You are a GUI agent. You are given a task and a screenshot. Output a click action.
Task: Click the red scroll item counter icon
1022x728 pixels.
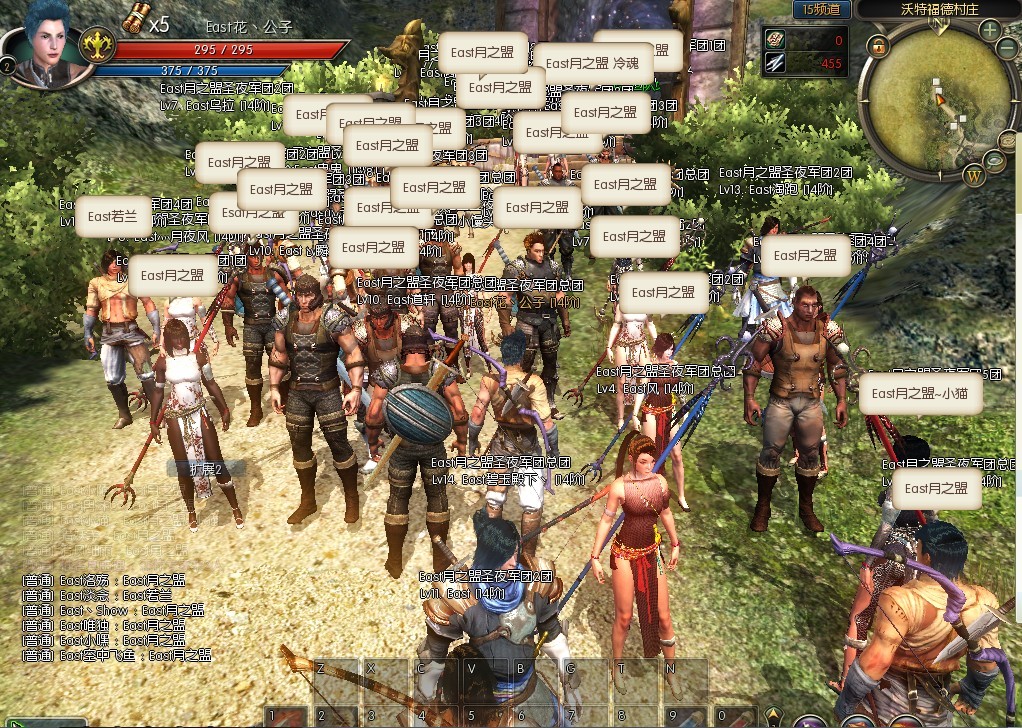777,40
